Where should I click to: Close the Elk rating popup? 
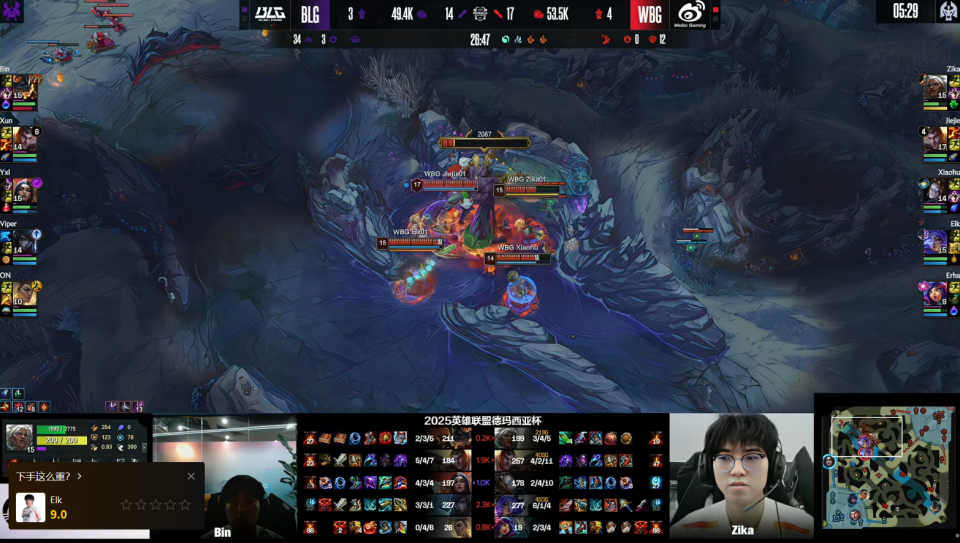click(x=191, y=476)
